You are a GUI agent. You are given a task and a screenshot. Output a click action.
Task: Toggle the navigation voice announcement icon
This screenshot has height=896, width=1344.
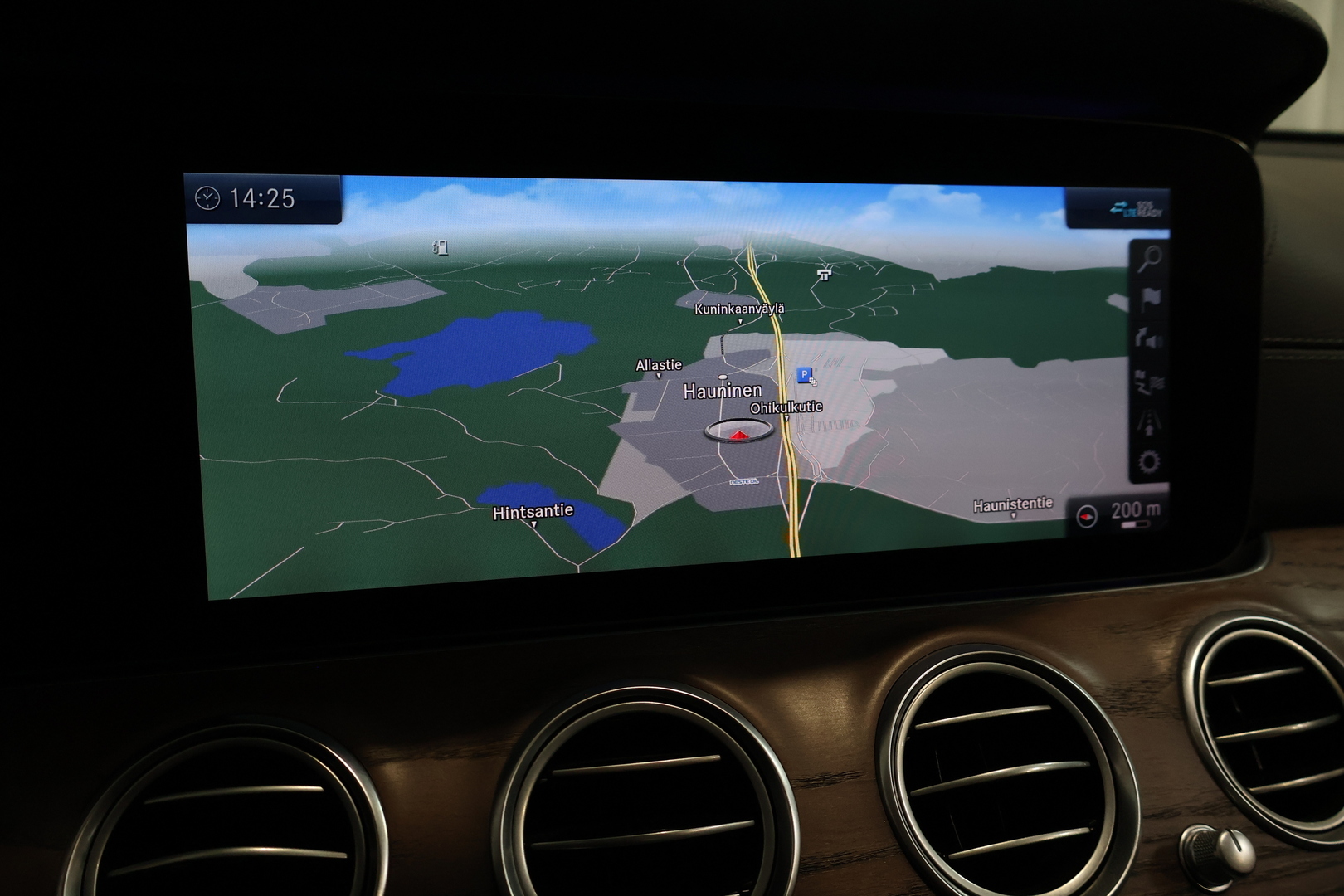tap(1149, 340)
